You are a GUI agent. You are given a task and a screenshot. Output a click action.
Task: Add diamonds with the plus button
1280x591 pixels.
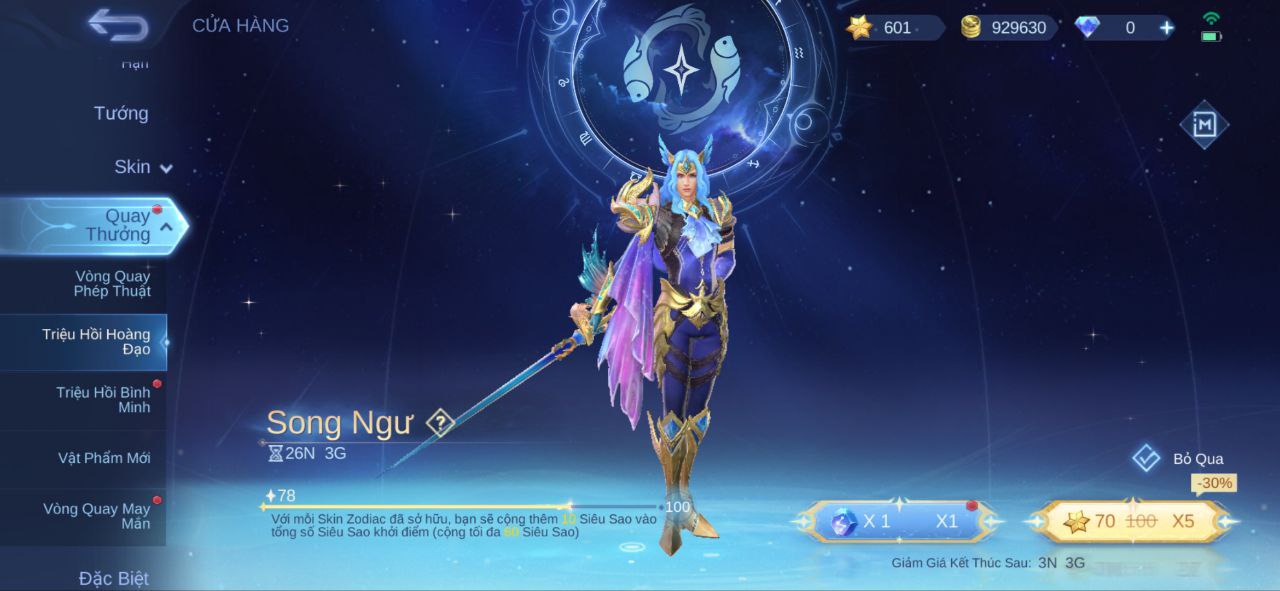(x=1166, y=28)
